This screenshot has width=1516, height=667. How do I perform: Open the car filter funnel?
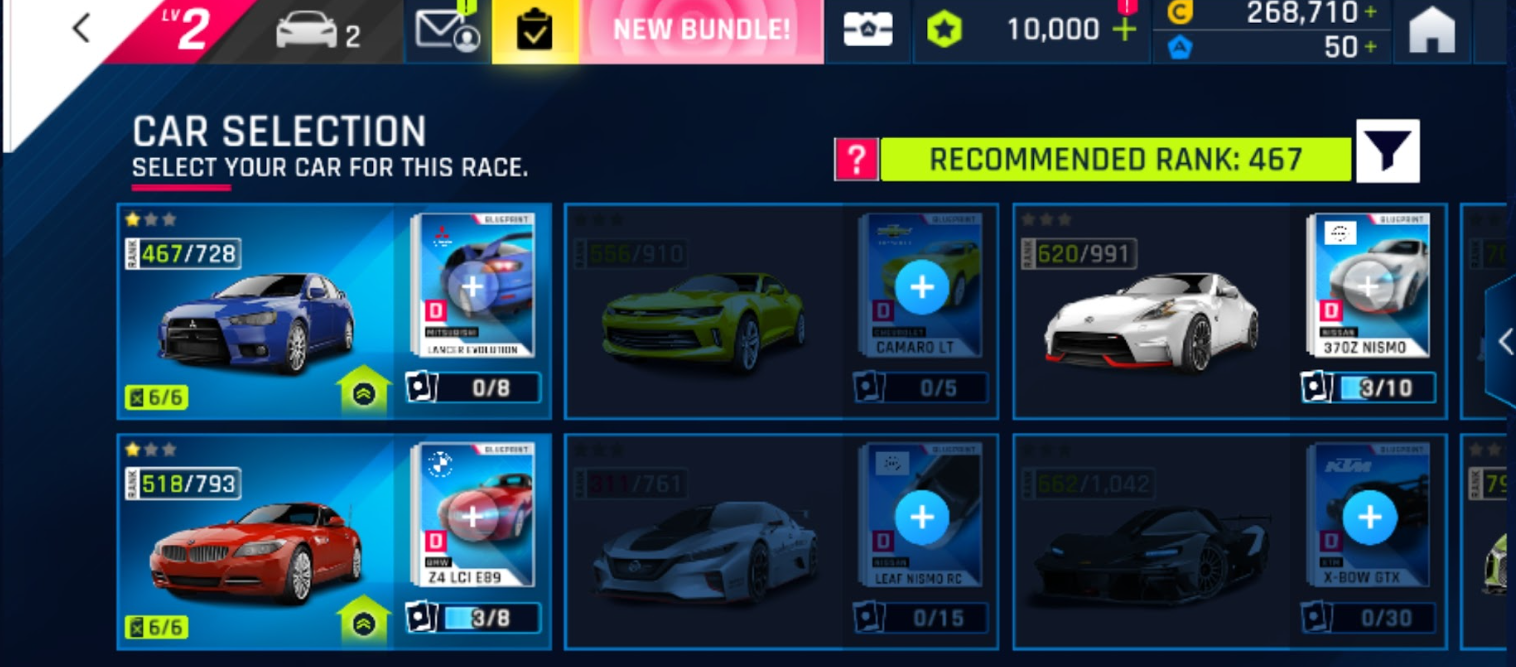coord(1388,151)
